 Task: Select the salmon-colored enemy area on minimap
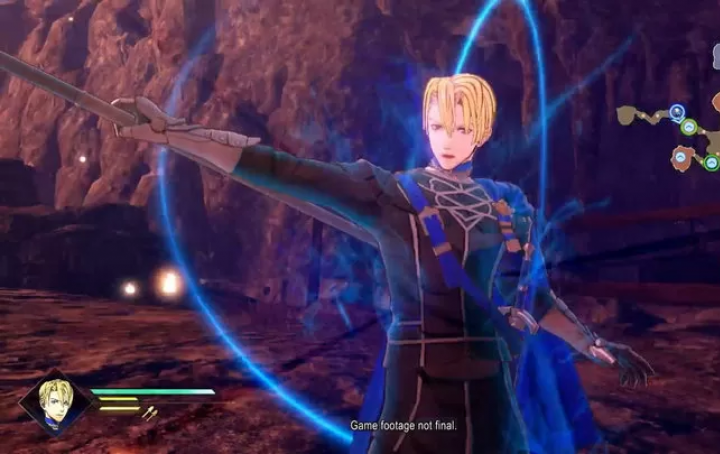tap(683, 156)
